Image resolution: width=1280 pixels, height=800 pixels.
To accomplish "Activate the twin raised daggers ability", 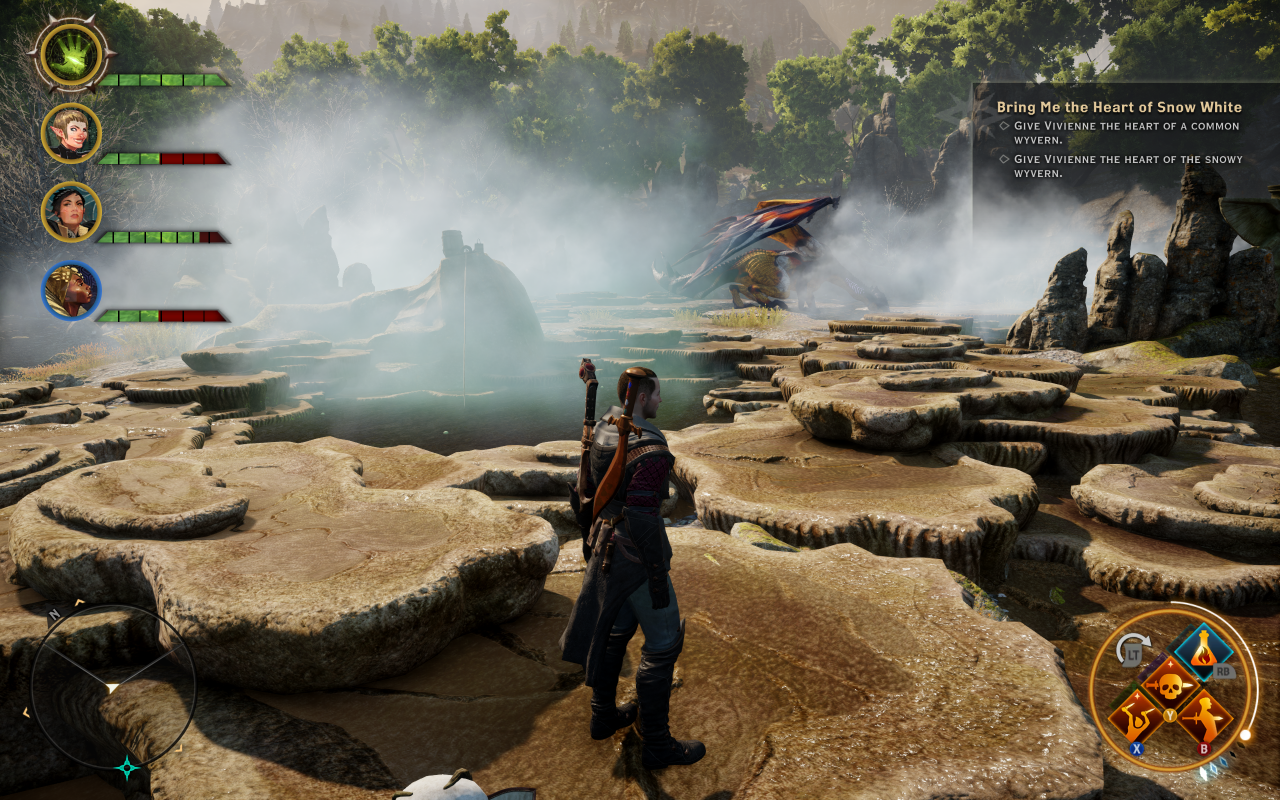I will [1137, 717].
